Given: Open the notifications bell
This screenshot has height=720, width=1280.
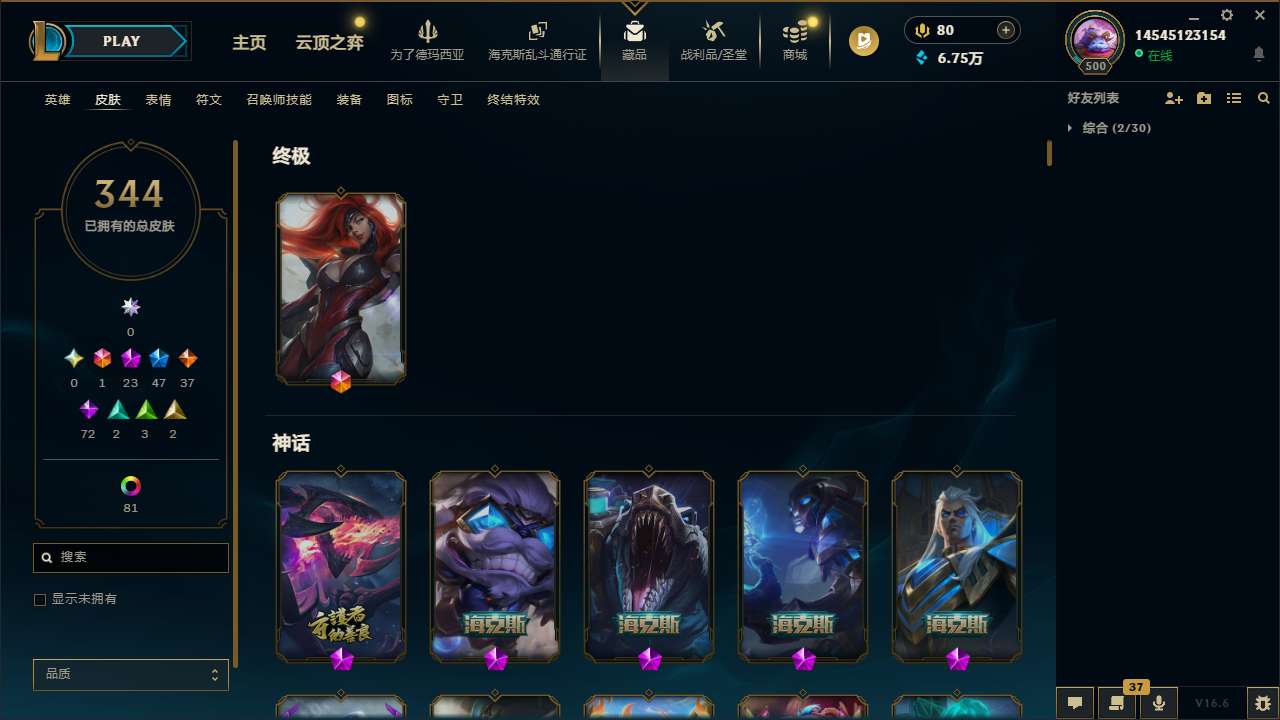Looking at the screenshot, I should [1258, 53].
